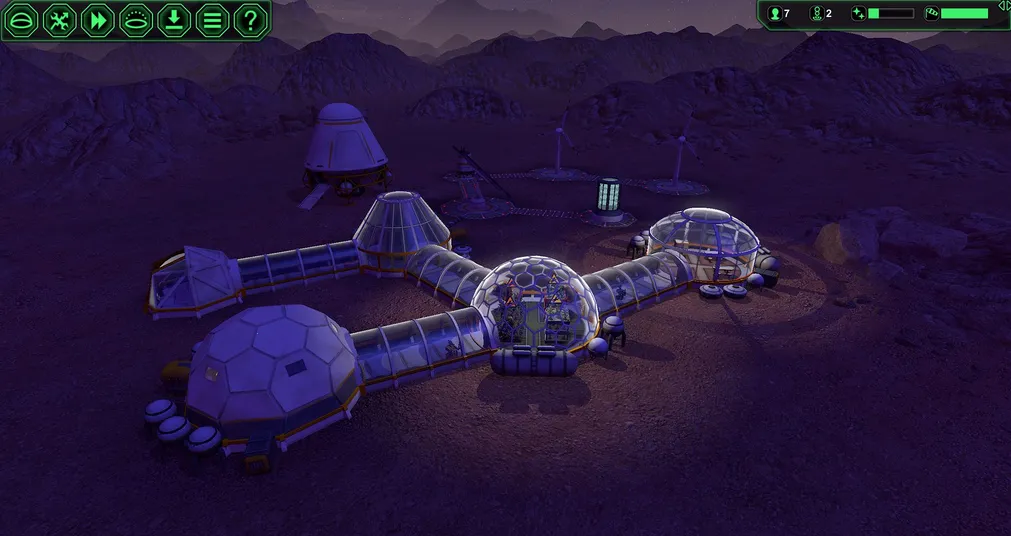Click the colonist count icon
This screenshot has height=536, width=1011.
(x=774, y=13)
